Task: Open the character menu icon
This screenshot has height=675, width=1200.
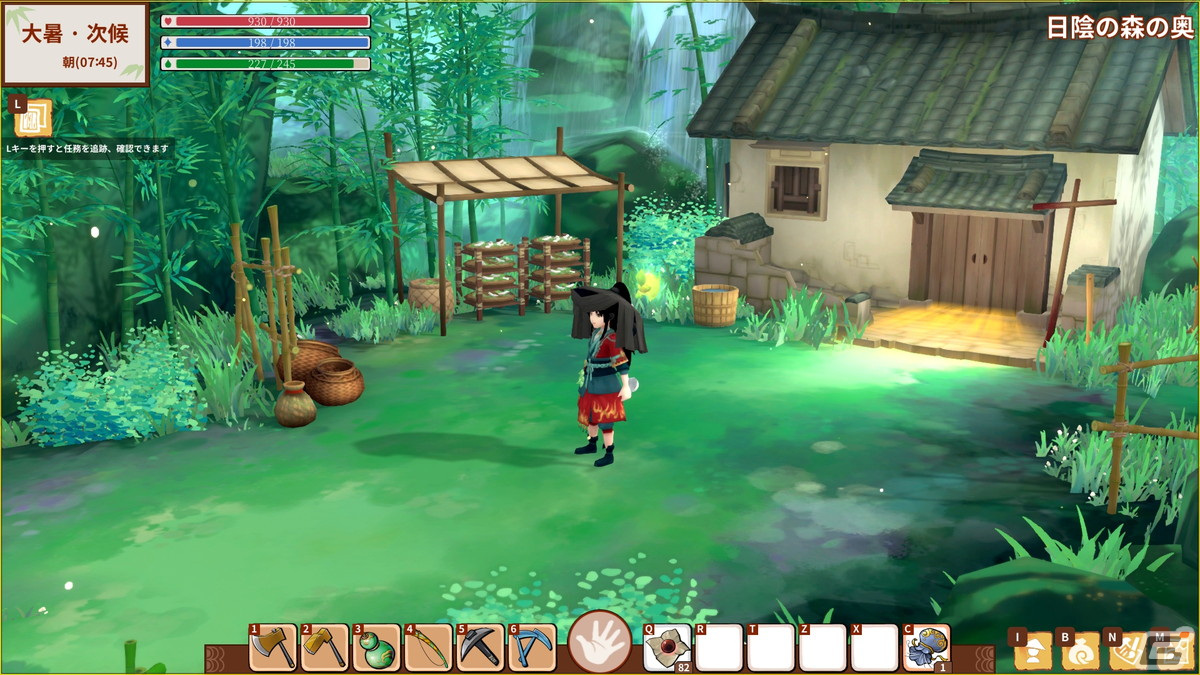Action: [1033, 651]
